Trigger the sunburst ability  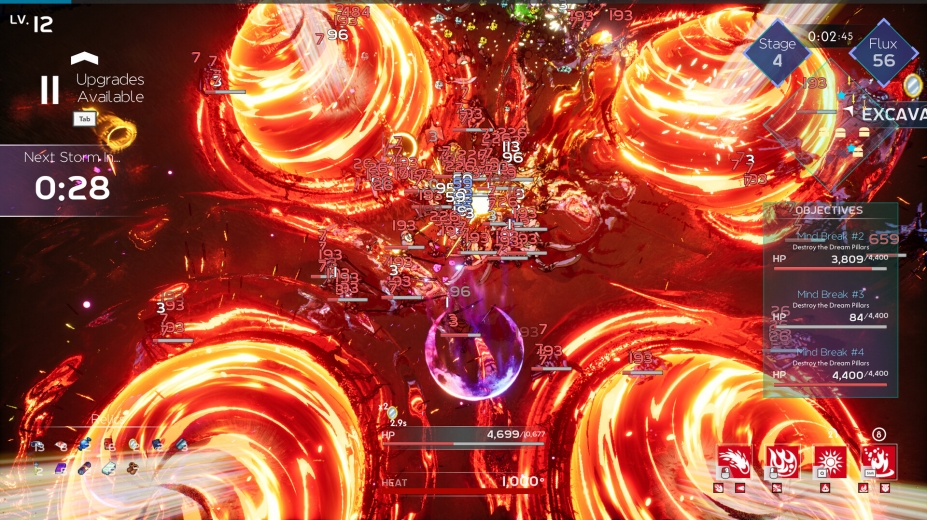pos(830,462)
